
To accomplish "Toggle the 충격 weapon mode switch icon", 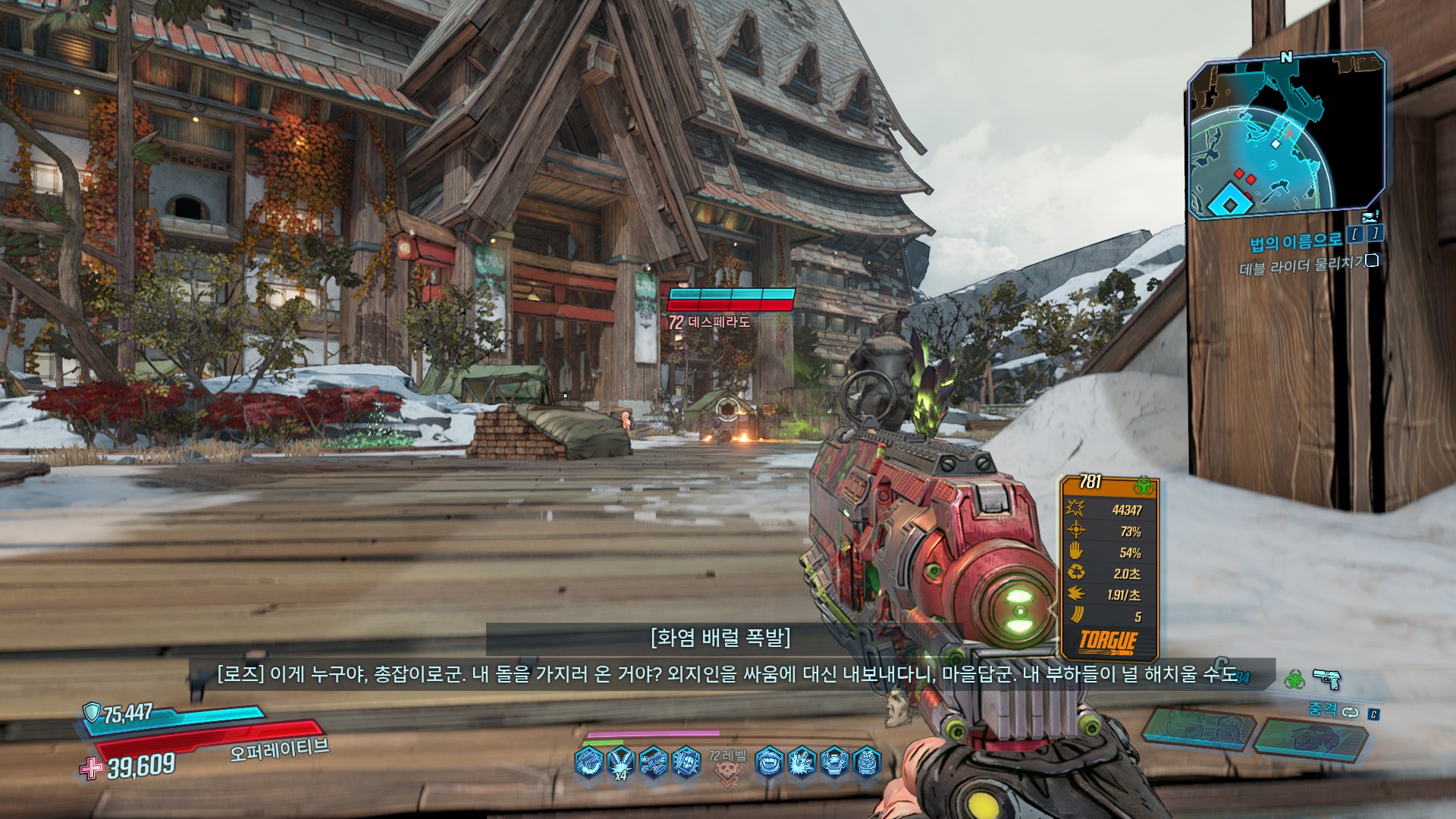I will point(1350,711).
